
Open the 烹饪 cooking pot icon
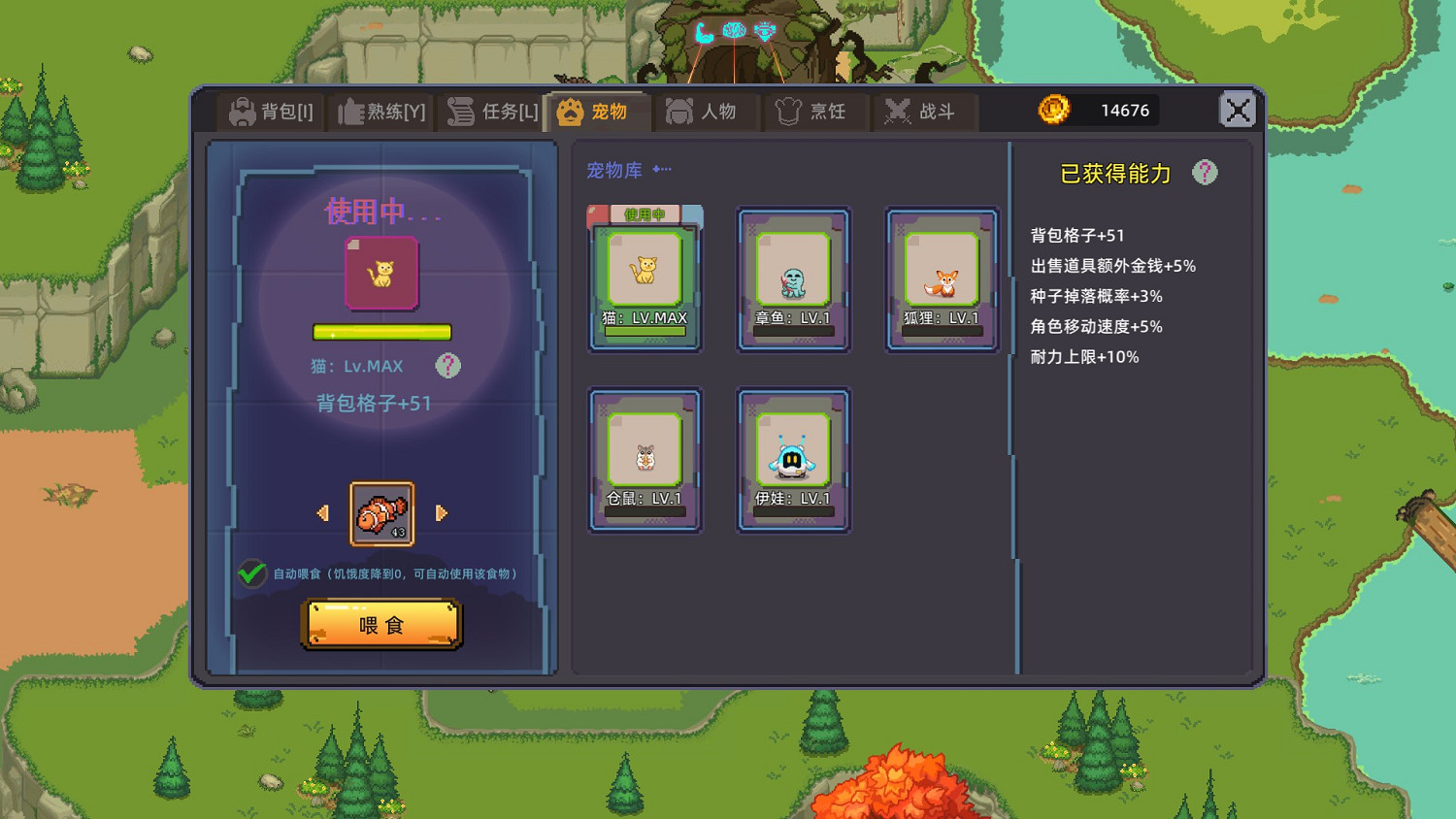(x=788, y=111)
